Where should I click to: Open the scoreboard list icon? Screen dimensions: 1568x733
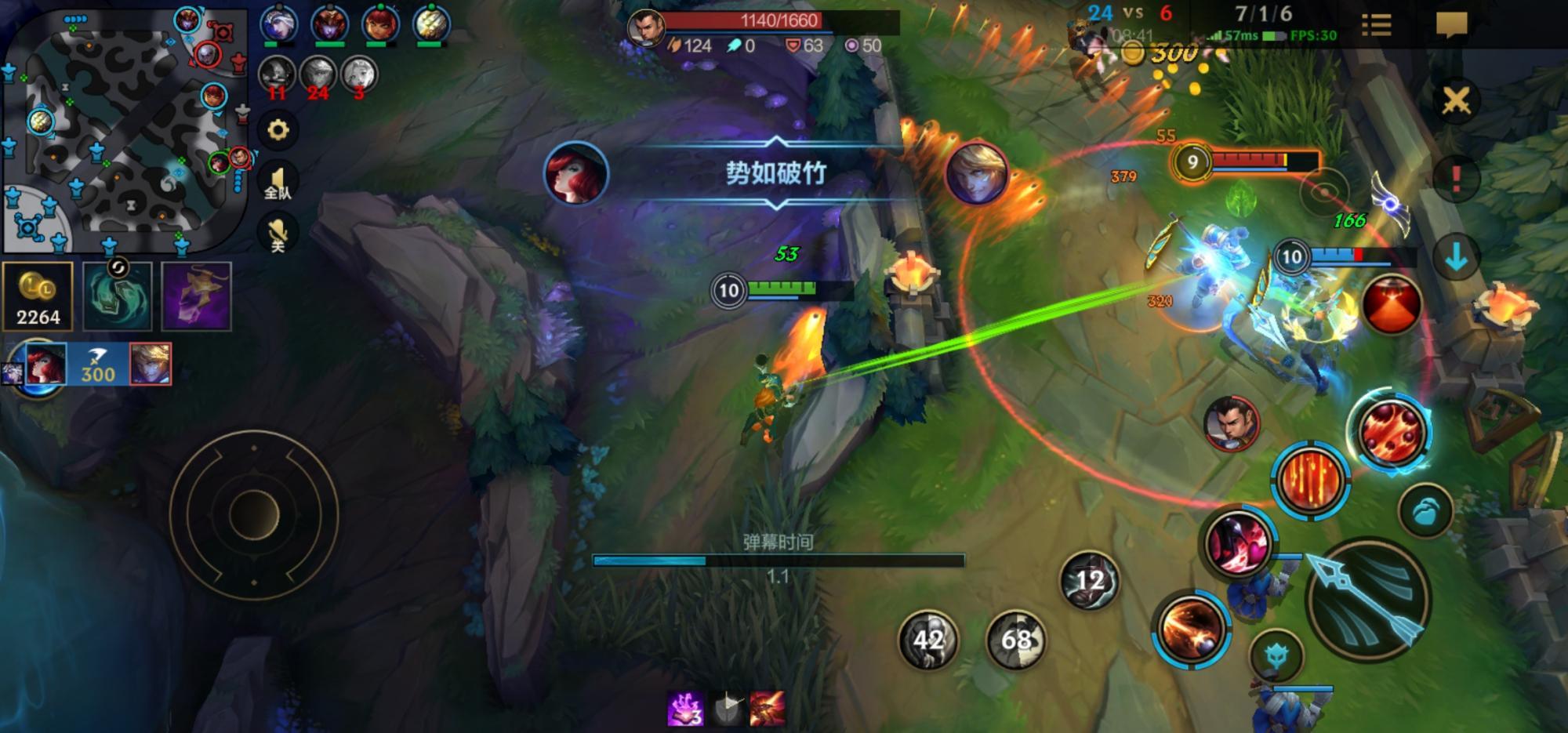click(1376, 25)
